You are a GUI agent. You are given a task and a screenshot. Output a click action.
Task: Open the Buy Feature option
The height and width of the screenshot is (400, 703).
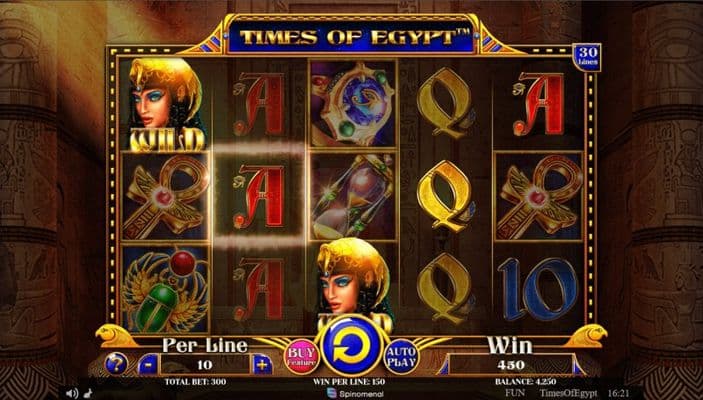tap(302, 356)
